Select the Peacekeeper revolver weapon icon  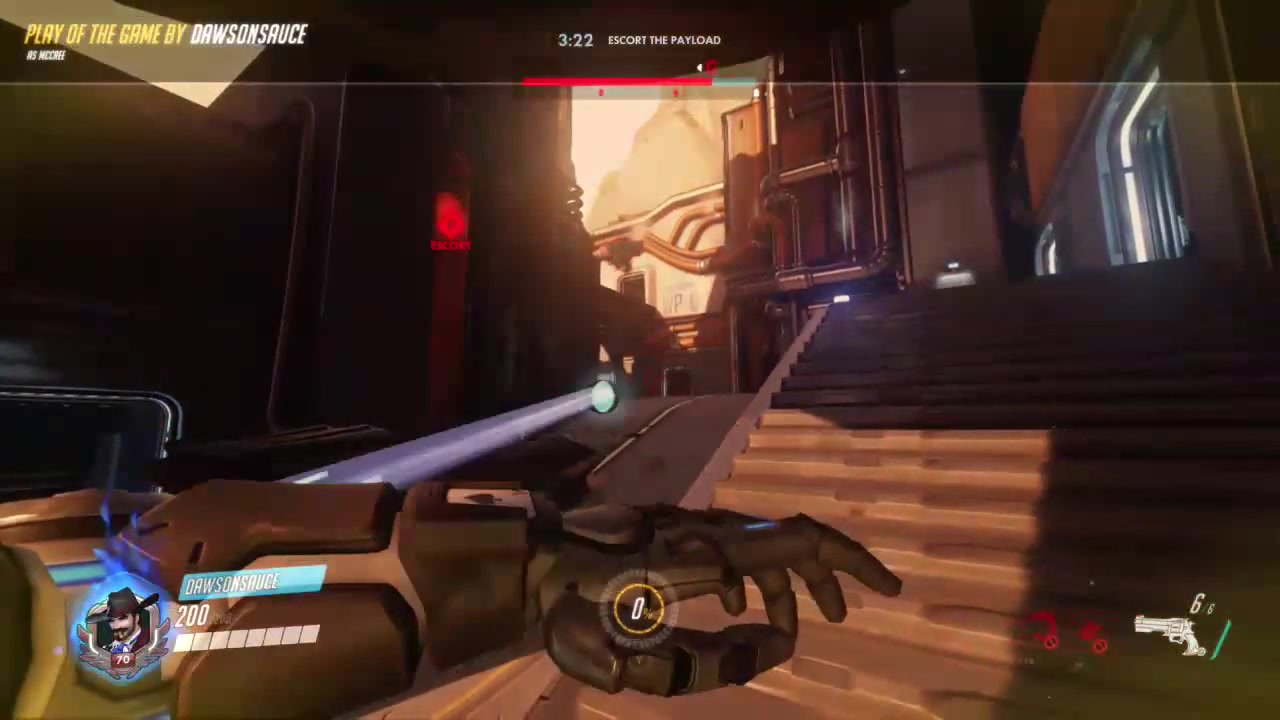coord(1170,632)
